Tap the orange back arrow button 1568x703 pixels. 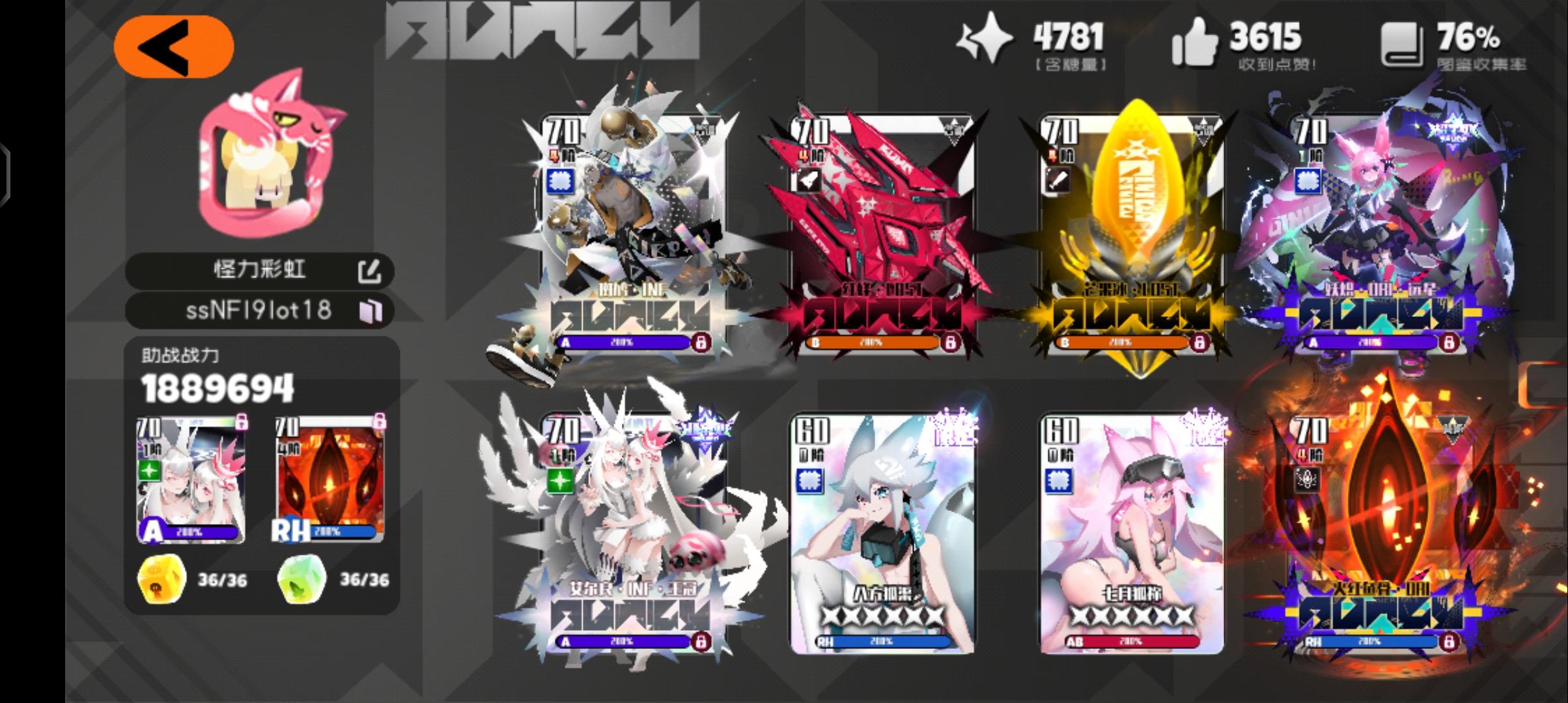(171, 45)
